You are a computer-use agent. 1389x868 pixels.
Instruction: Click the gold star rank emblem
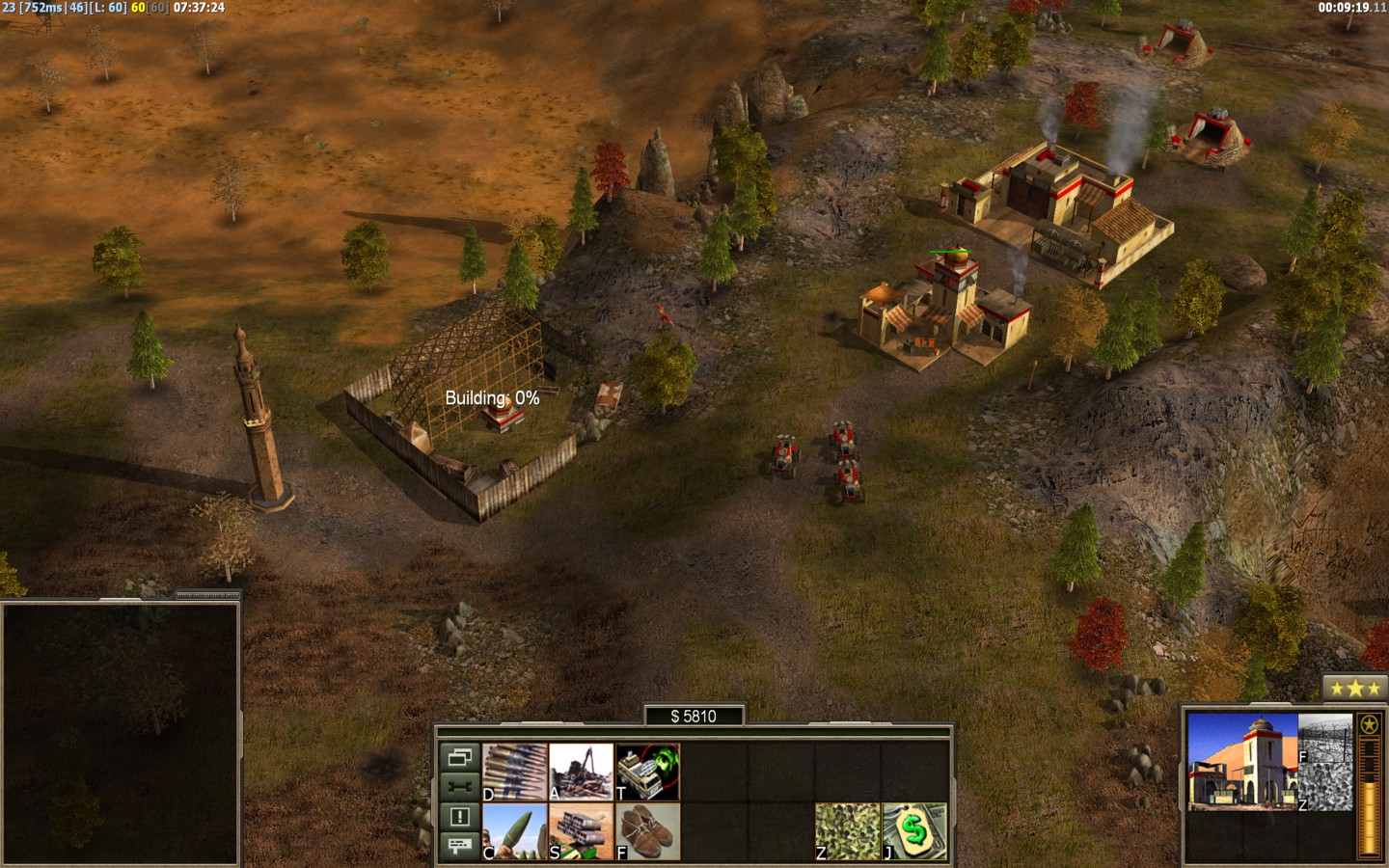coord(1370,725)
